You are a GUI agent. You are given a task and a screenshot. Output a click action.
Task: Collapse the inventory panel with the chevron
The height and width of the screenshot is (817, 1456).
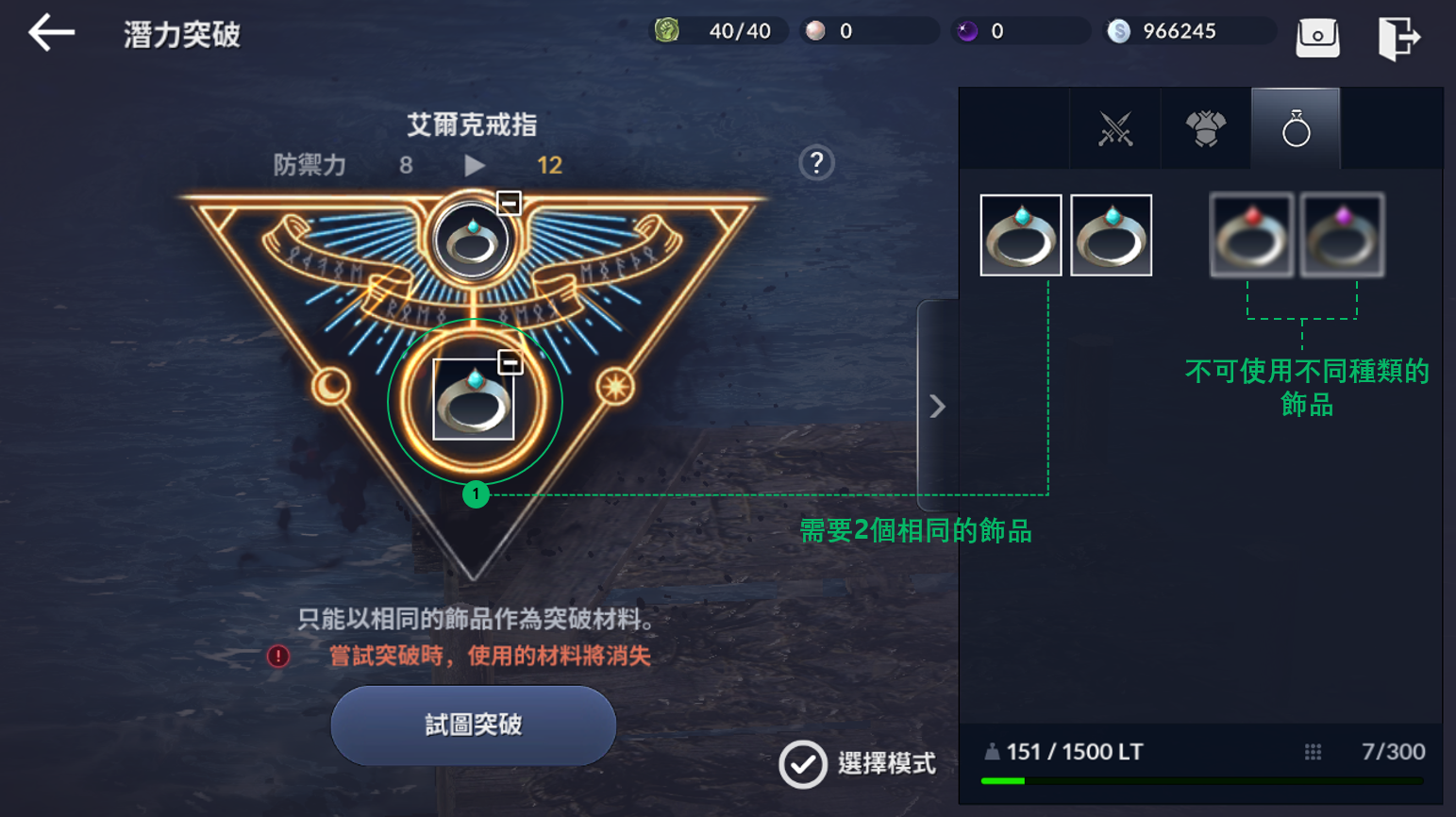(936, 405)
